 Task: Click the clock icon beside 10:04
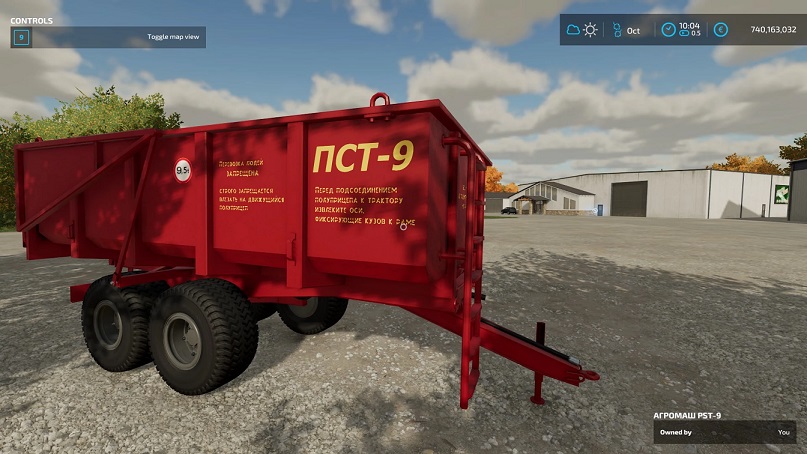pos(667,30)
